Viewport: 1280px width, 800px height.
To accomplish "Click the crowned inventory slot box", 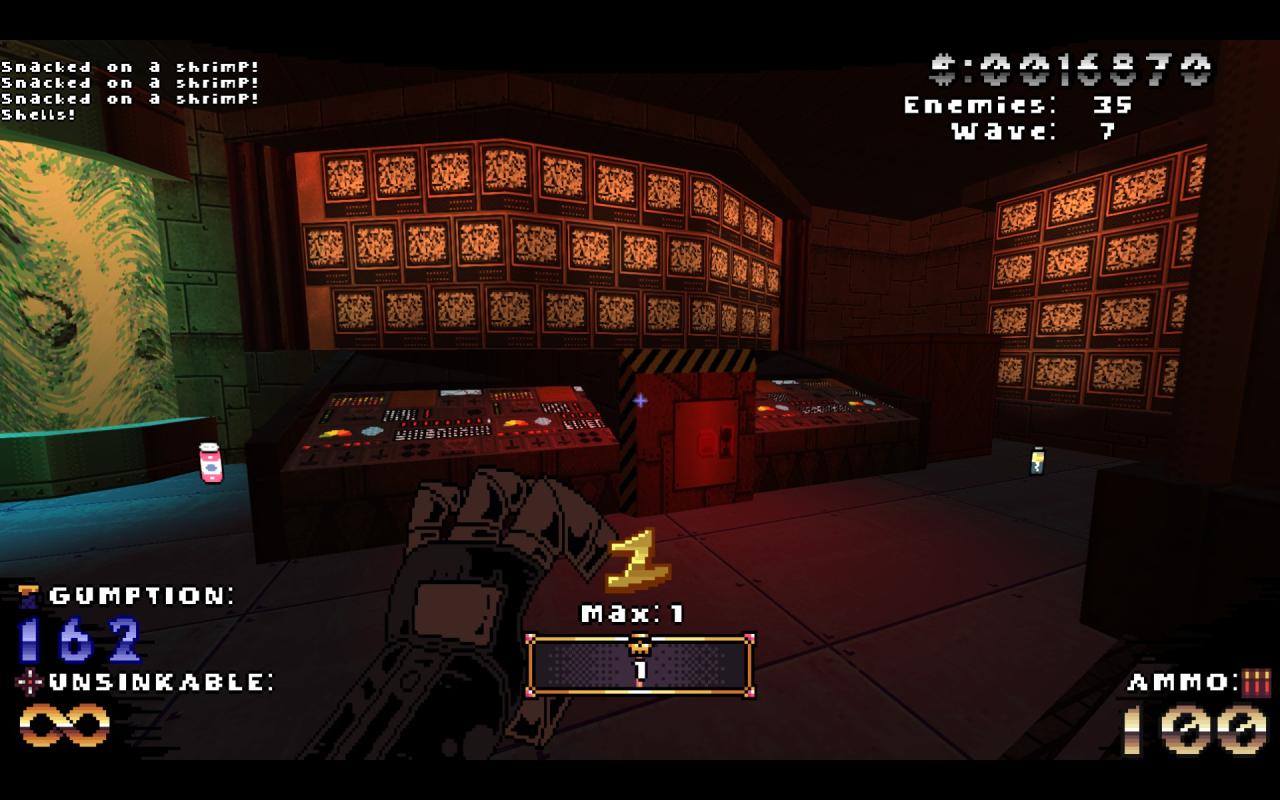I will click(x=640, y=665).
